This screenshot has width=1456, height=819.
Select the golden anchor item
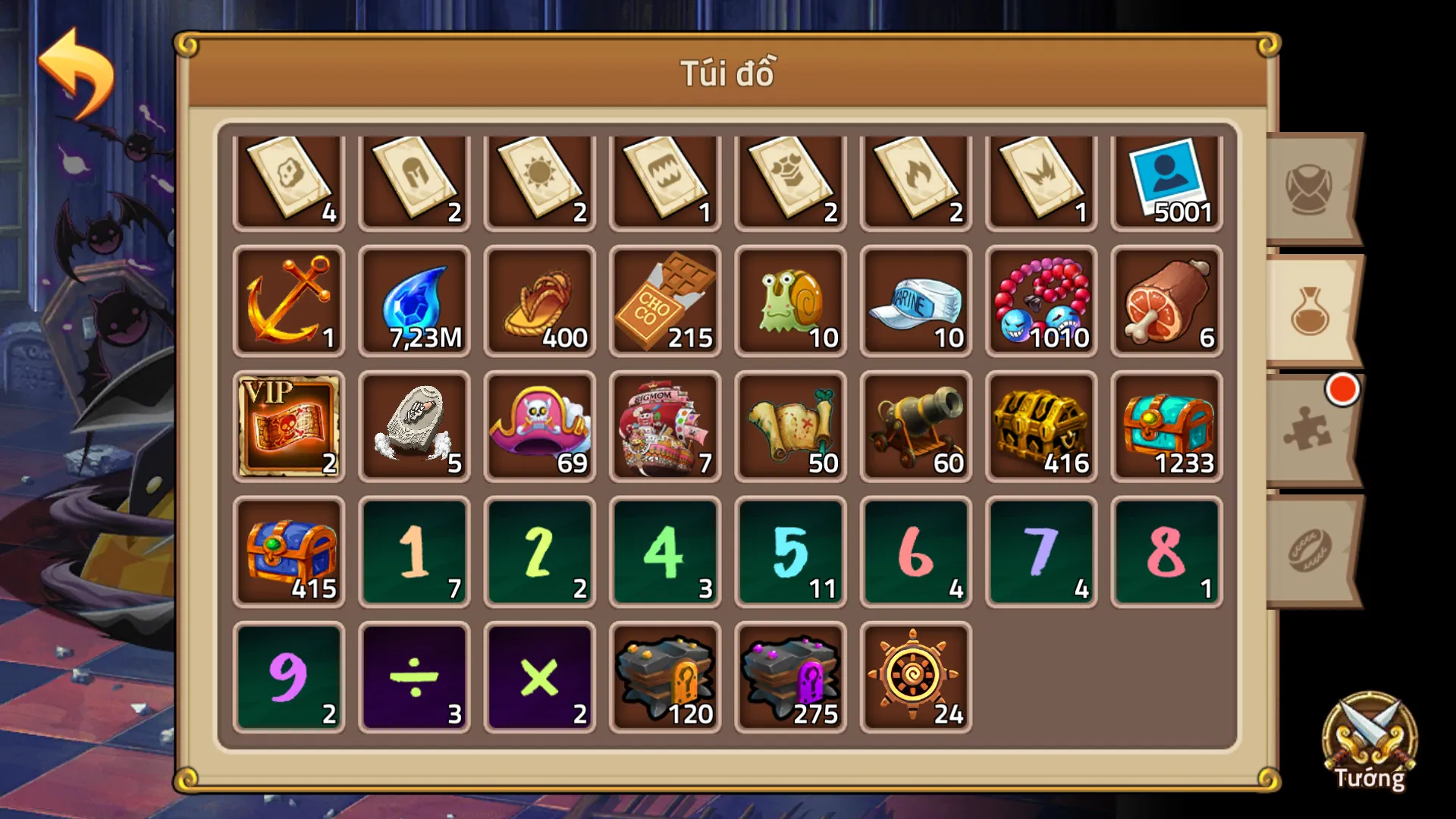click(x=289, y=301)
